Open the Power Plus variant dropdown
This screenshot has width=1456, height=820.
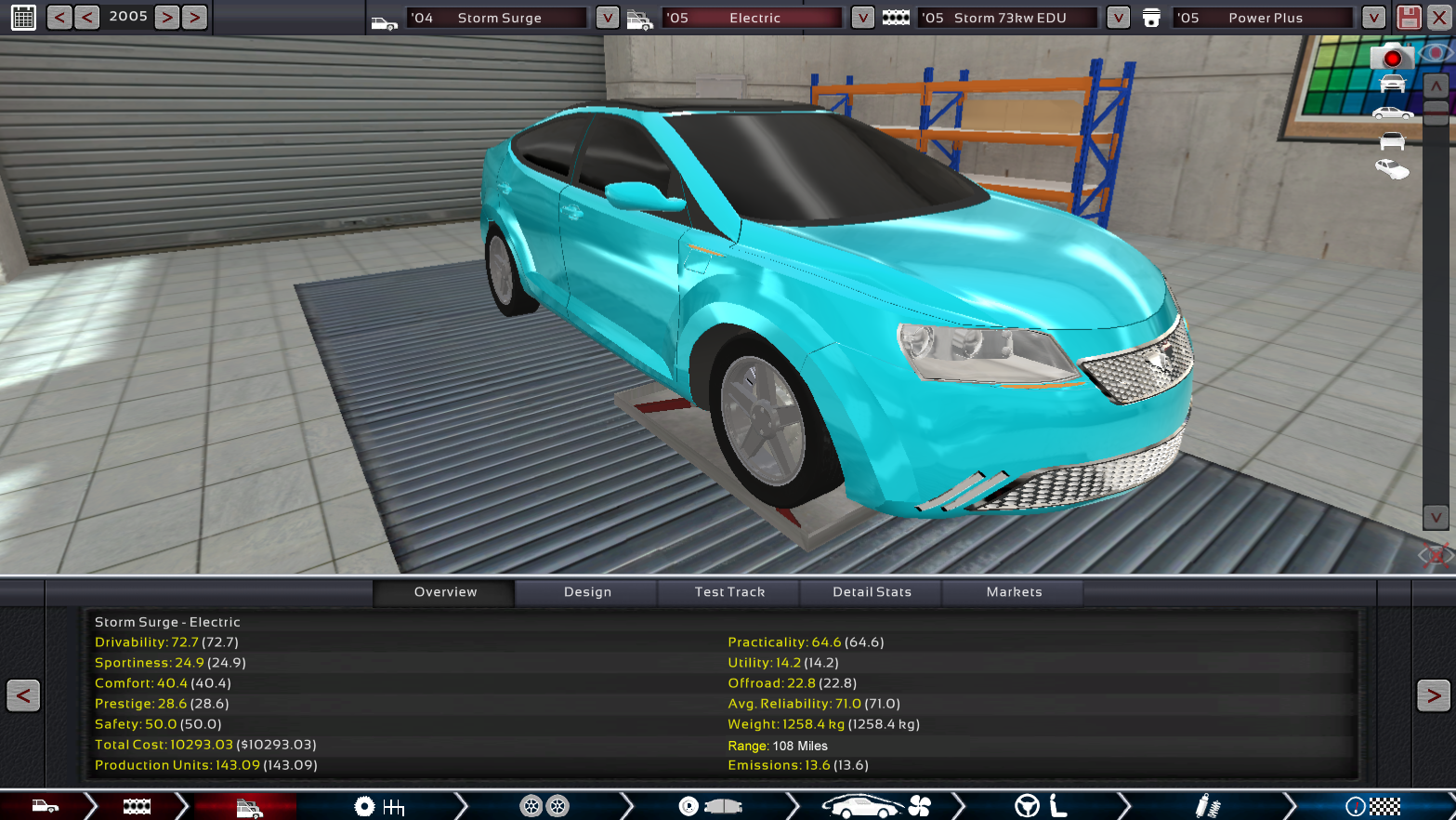[x=1372, y=18]
